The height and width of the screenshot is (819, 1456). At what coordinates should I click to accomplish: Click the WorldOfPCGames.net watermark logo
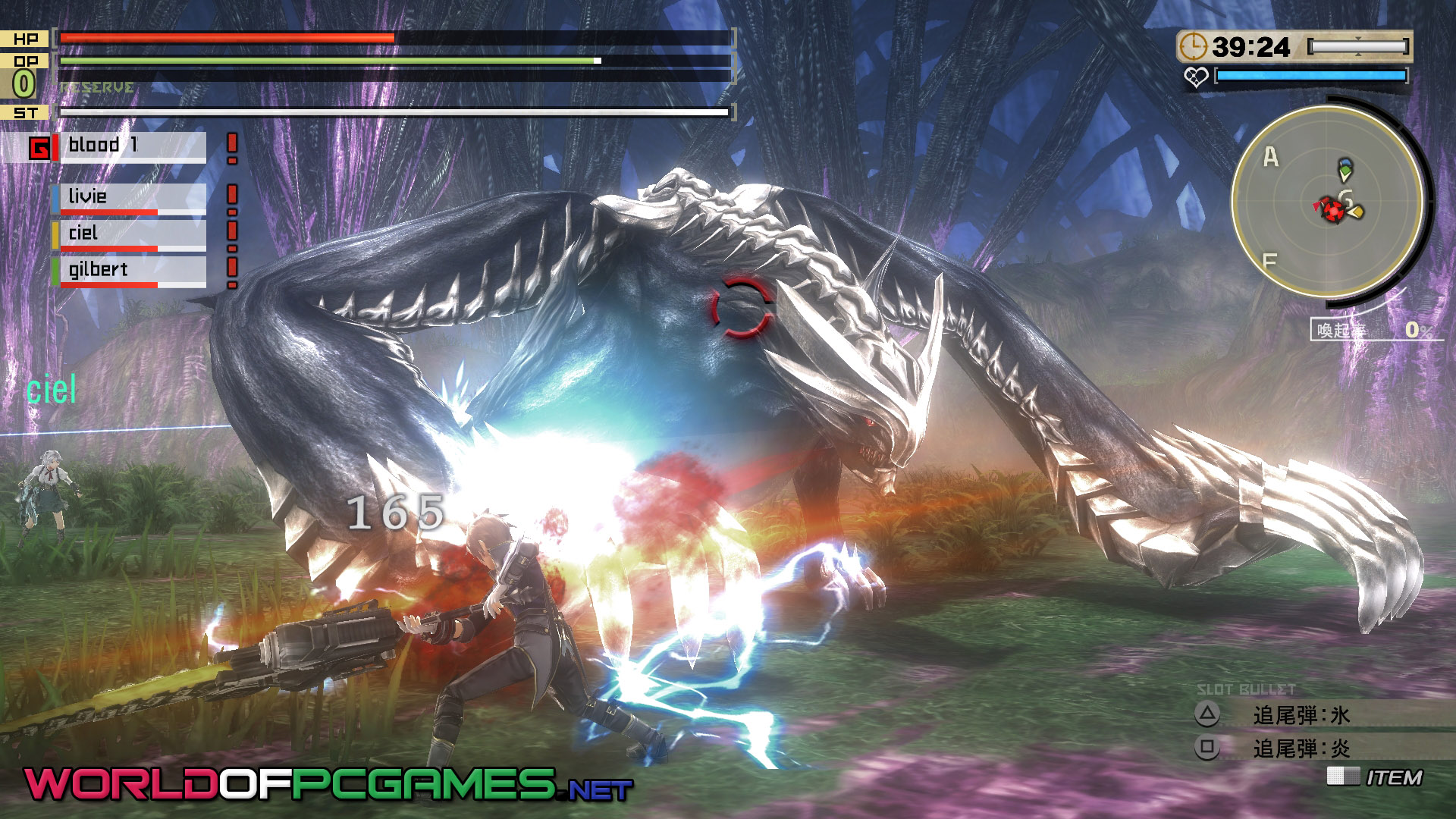(x=328, y=784)
